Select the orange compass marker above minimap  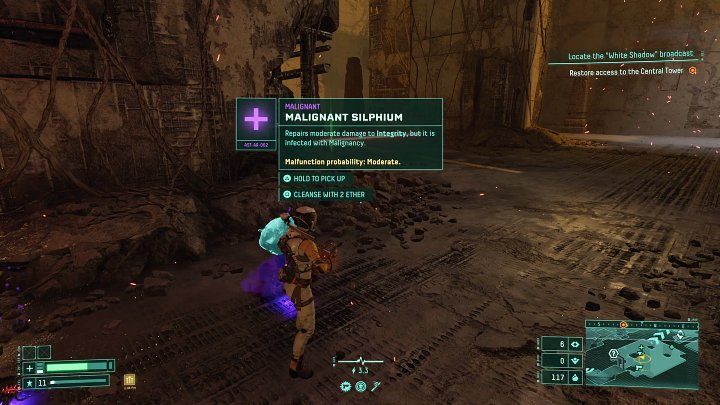click(x=624, y=325)
